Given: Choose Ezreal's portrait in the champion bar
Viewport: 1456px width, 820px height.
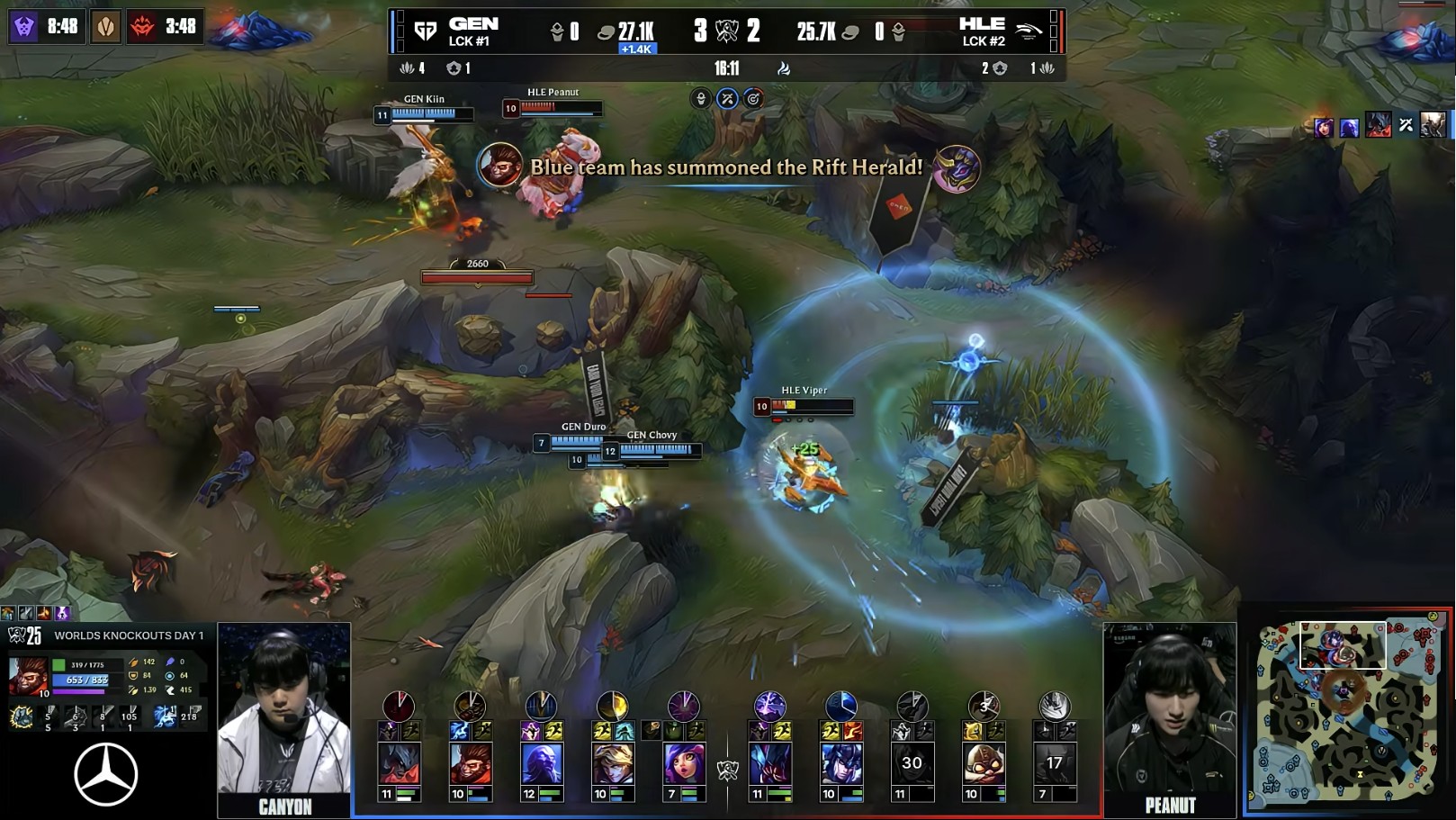Looking at the screenshot, I should tap(612, 763).
